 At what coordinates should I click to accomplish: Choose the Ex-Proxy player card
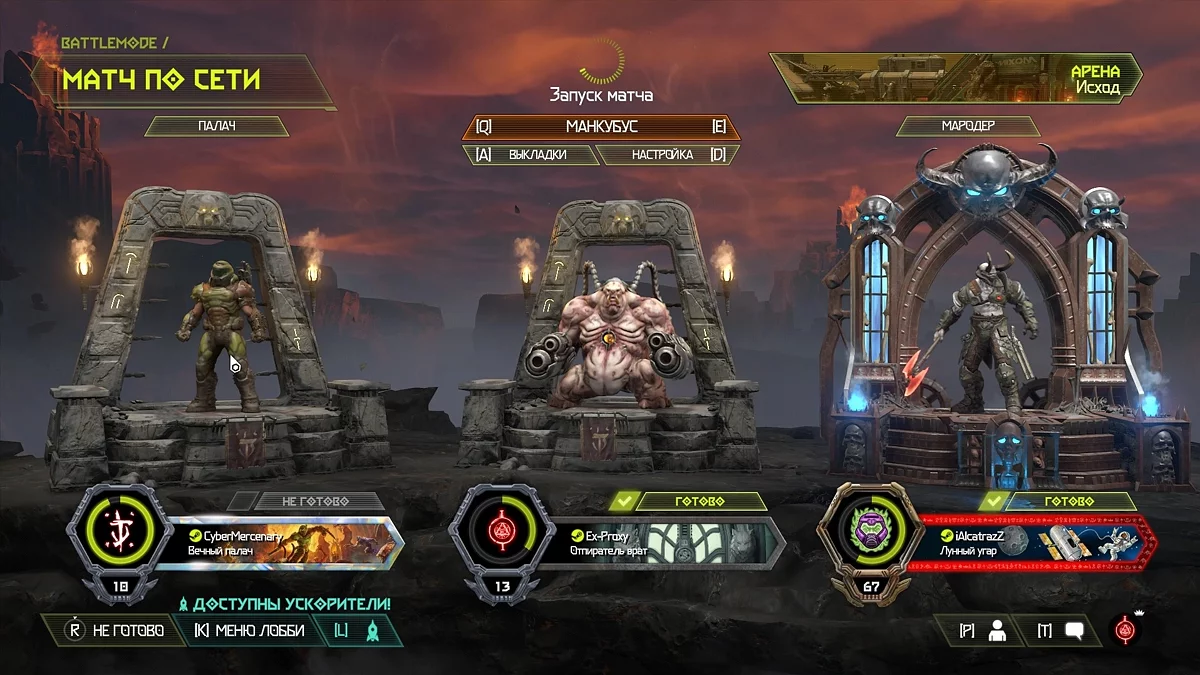[x=665, y=543]
